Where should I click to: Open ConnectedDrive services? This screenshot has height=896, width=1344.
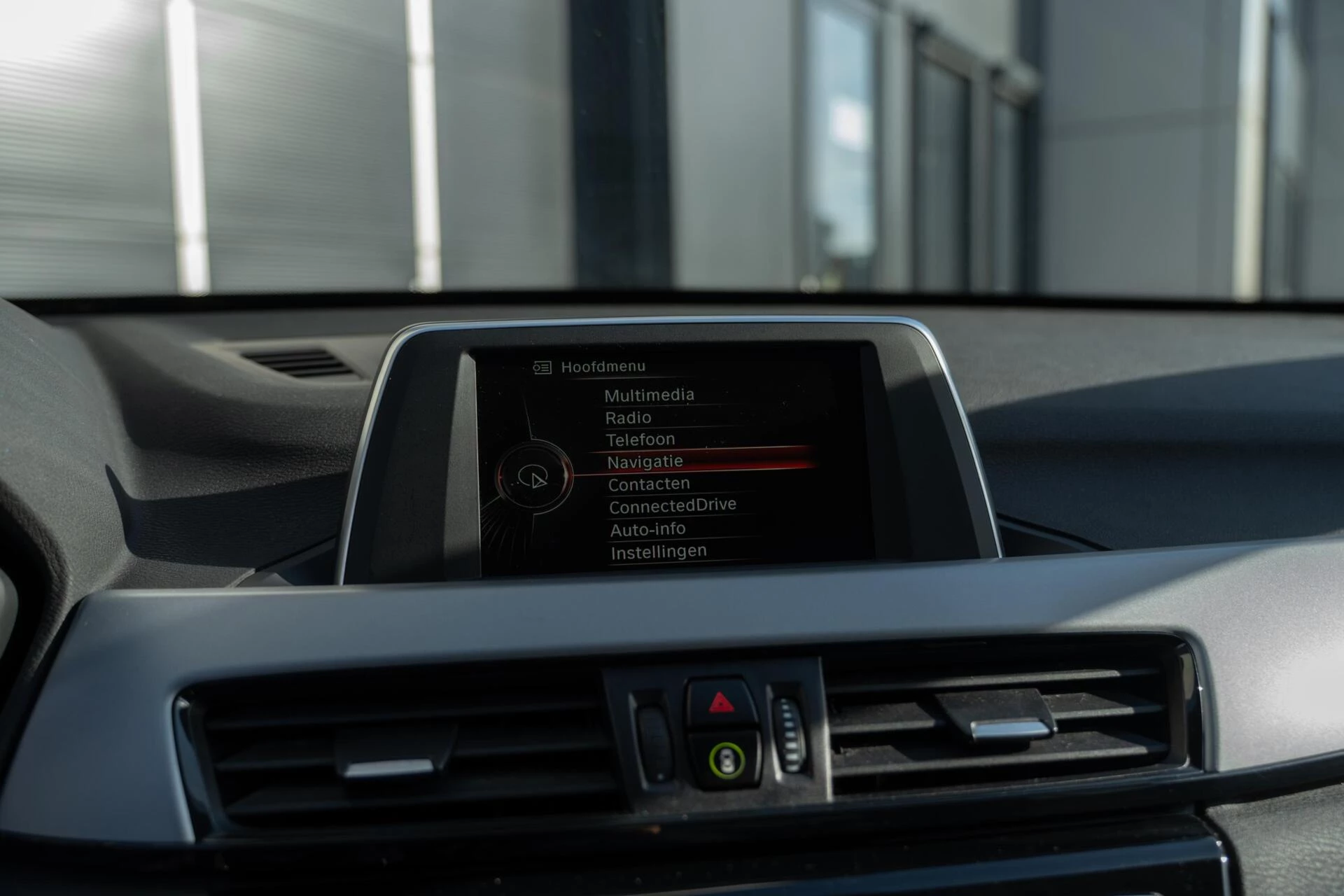[x=672, y=505]
